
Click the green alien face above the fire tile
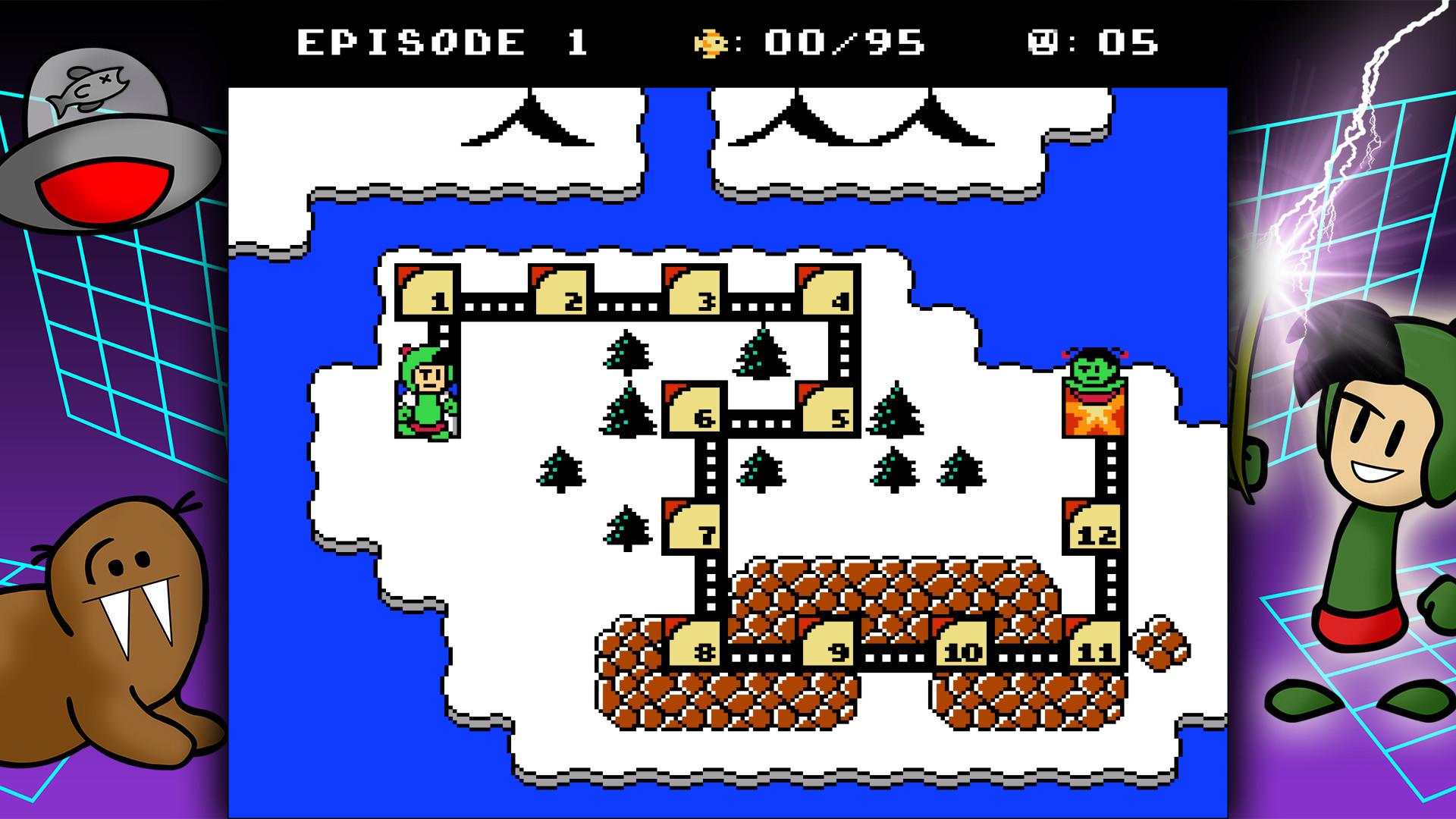1092,368
